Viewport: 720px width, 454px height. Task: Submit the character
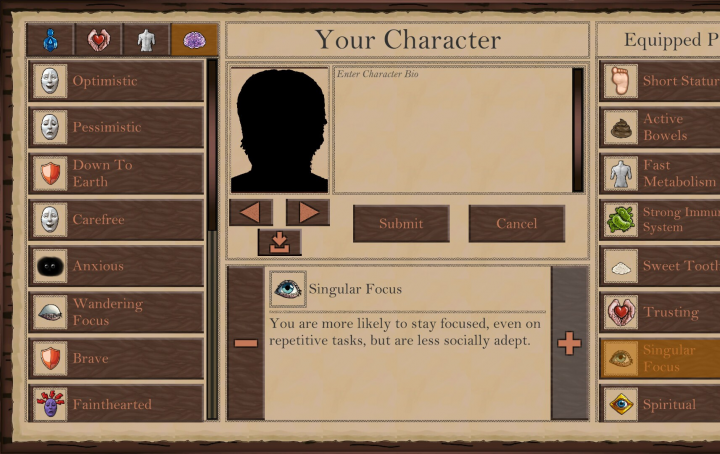click(400, 224)
